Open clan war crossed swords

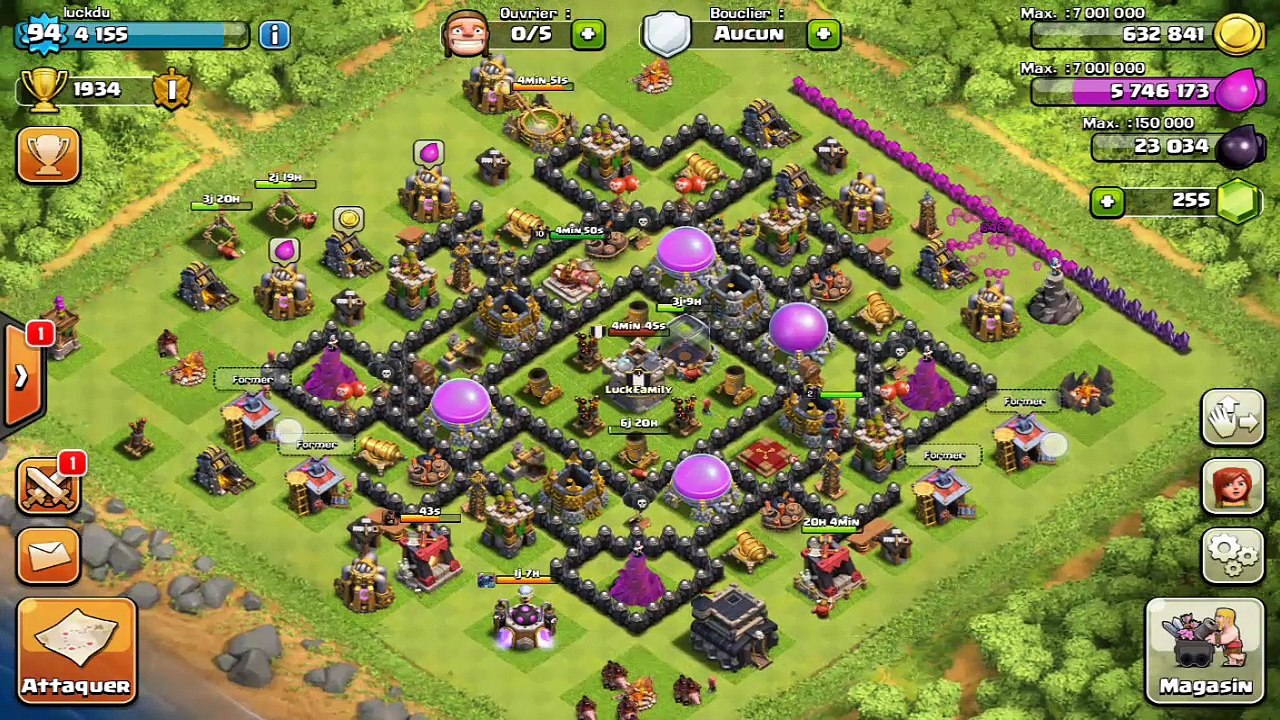click(x=47, y=489)
